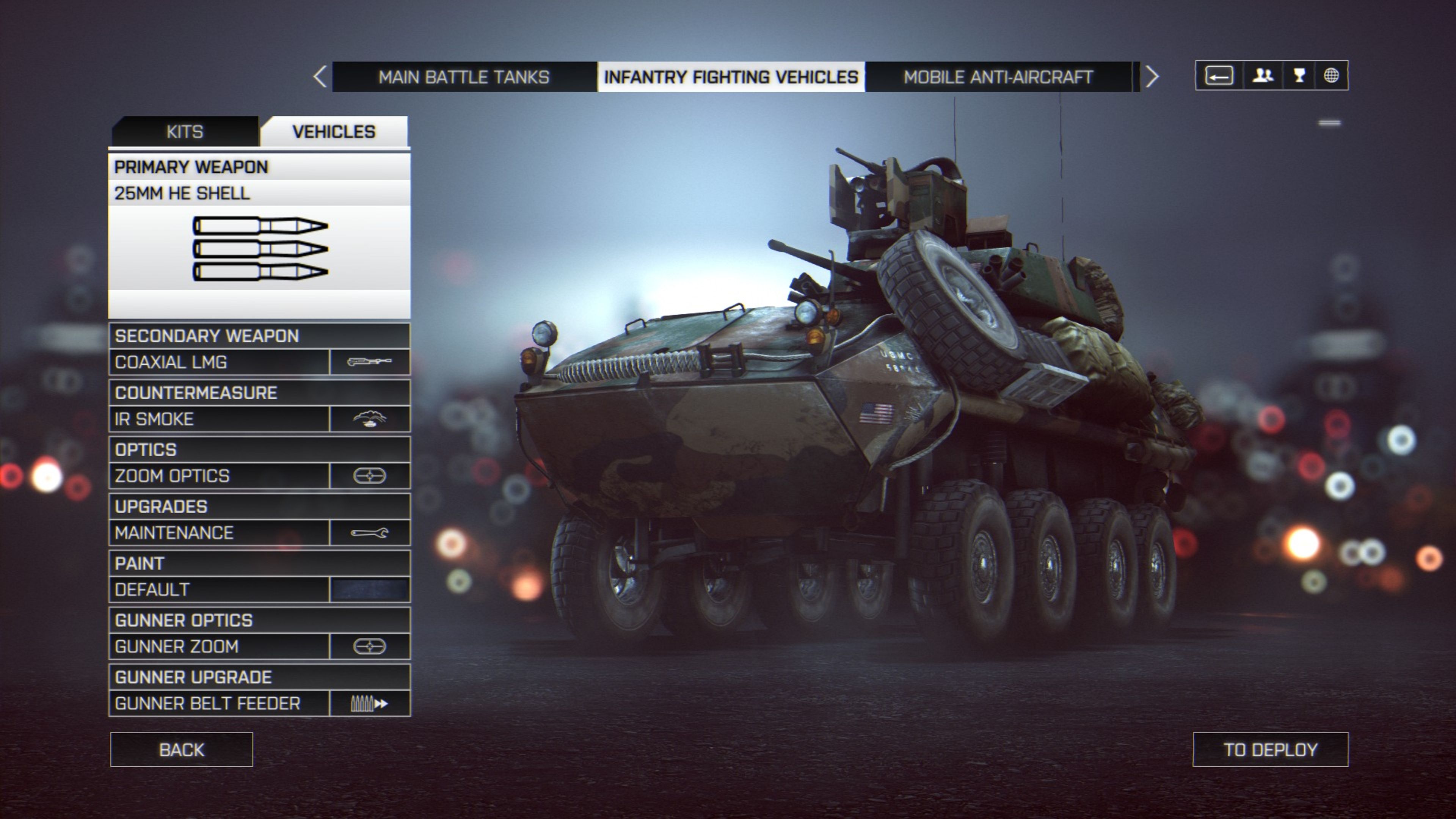Open the Gunner Zoom optics slot

click(x=259, y=646)
